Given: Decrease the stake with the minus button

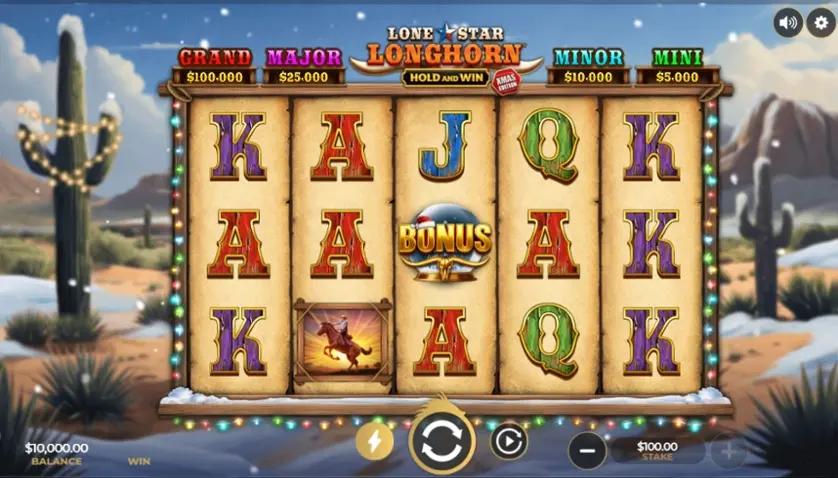Looking at the screenshot, I should 587,451.
